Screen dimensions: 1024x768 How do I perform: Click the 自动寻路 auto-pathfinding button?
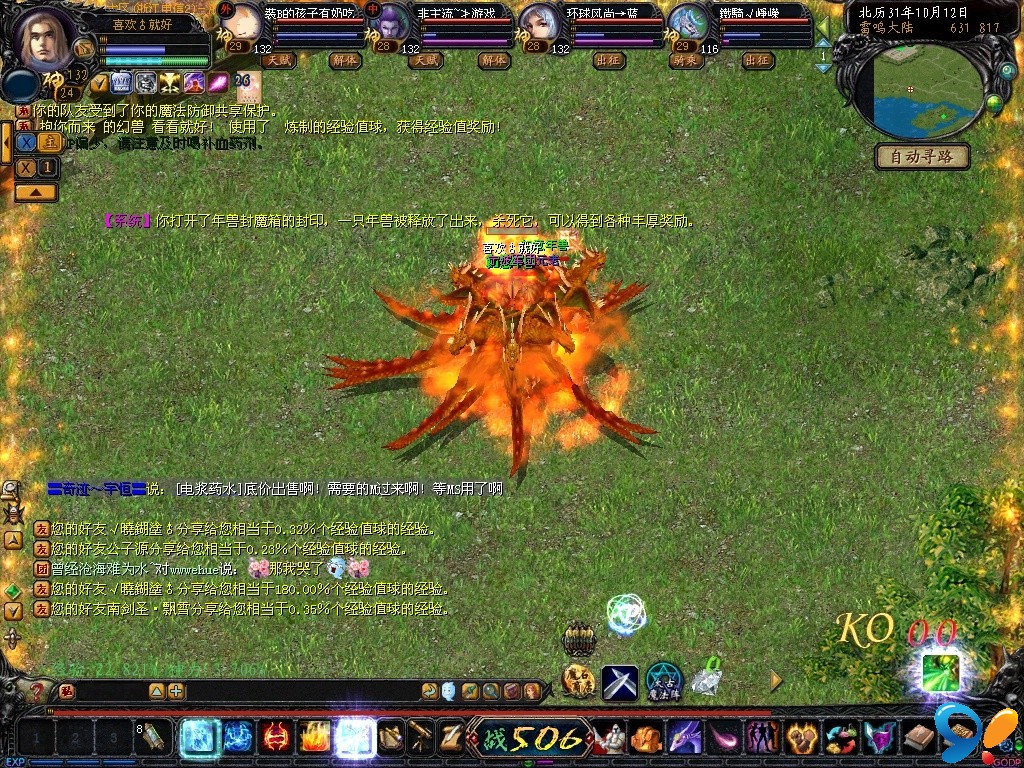tap(922, 156)
